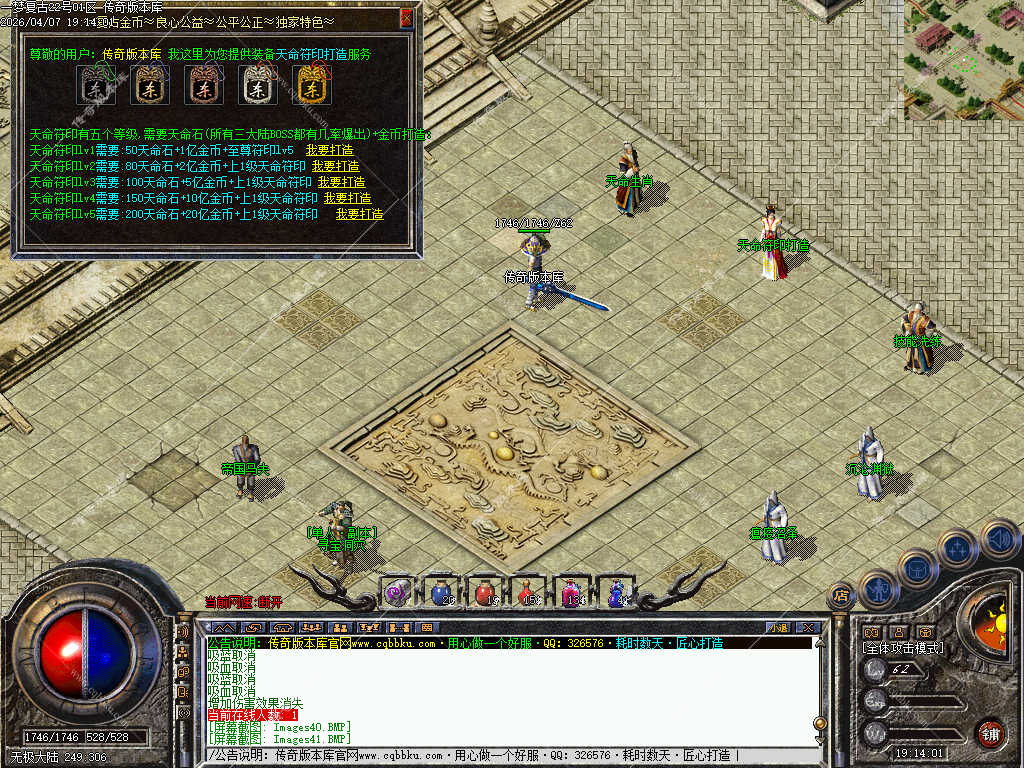Viewport: 1024px width, 768px height.
Task: Close the 天命符印 forging dialog
Action: (406, 17)
